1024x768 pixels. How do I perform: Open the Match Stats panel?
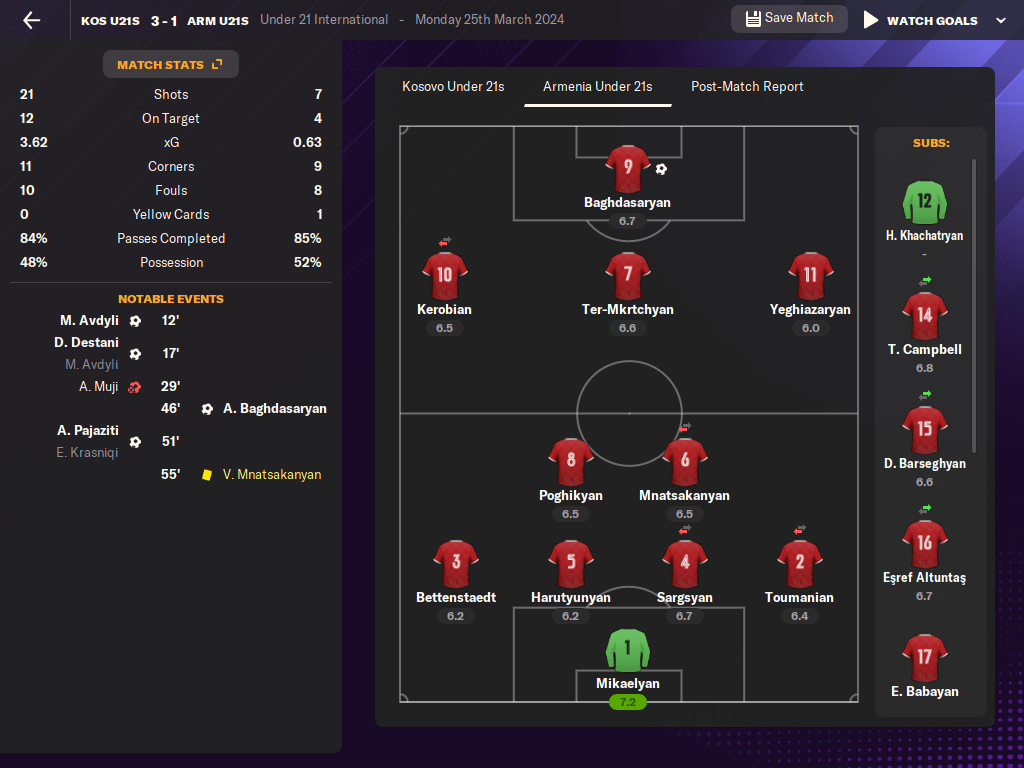tap(170, 65)
